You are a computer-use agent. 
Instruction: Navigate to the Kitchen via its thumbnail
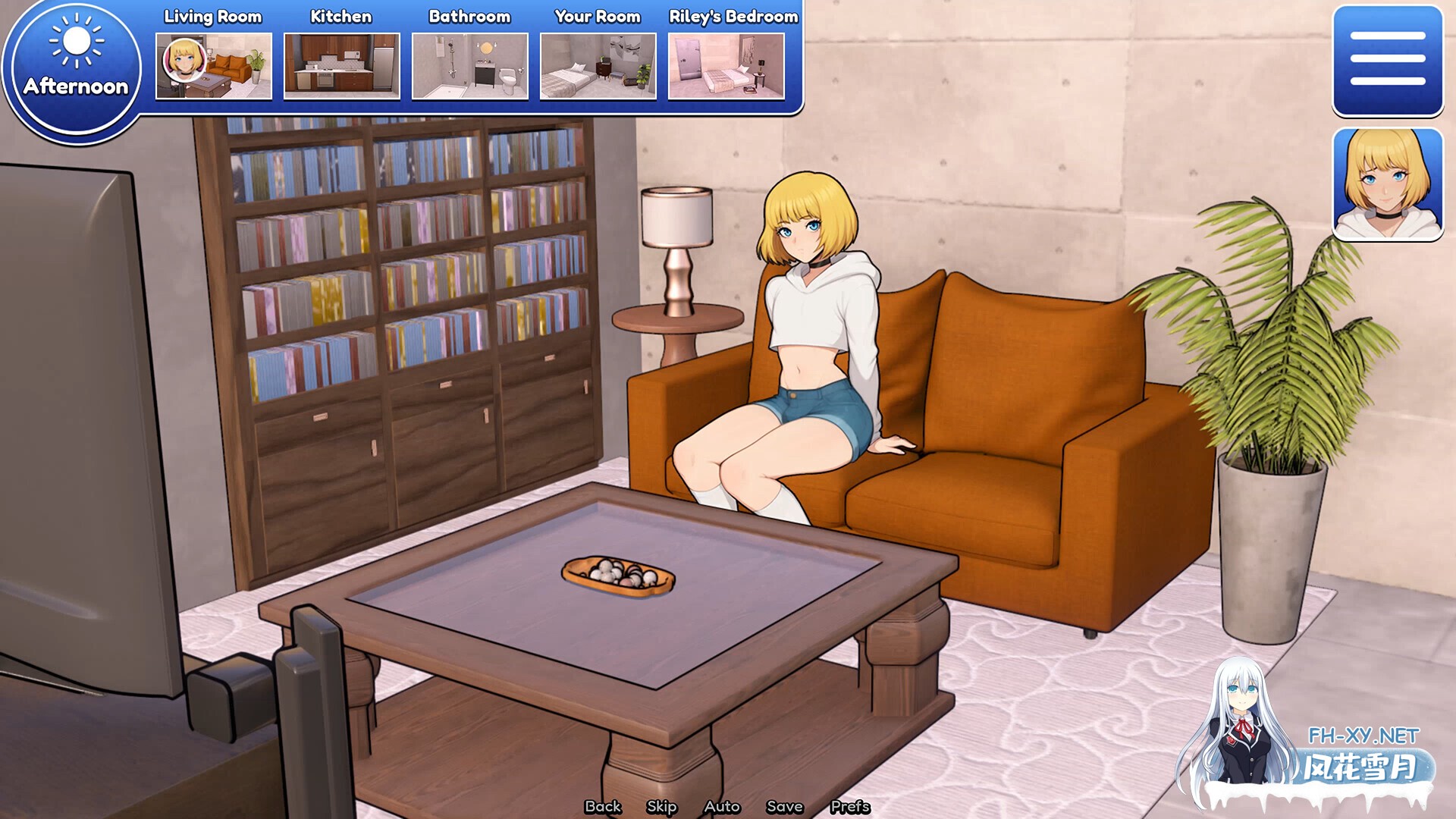point(341,67)
